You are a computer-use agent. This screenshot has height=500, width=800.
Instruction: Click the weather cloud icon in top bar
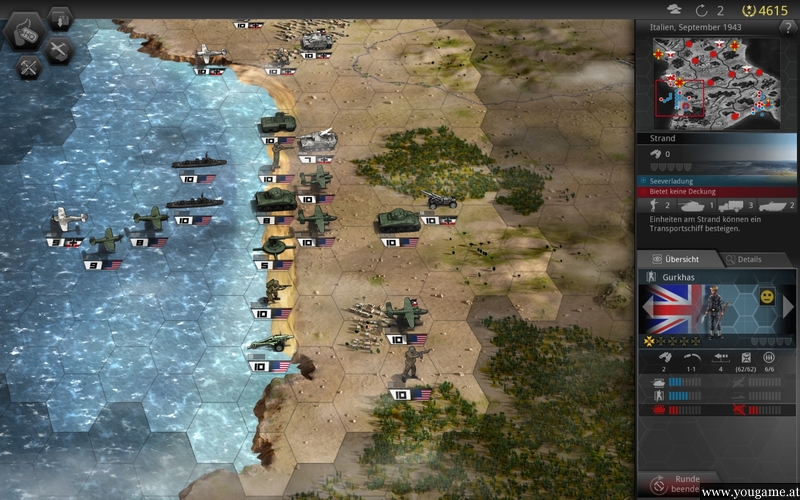(x=673, y=10)
